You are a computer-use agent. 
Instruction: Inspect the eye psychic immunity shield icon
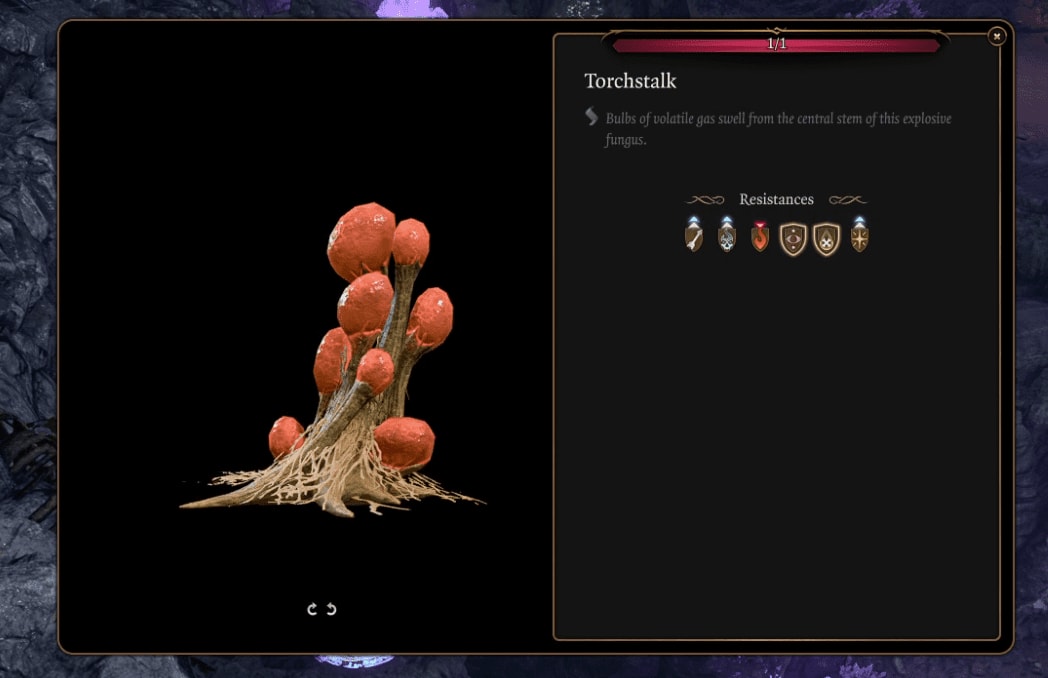pos(793,239)
